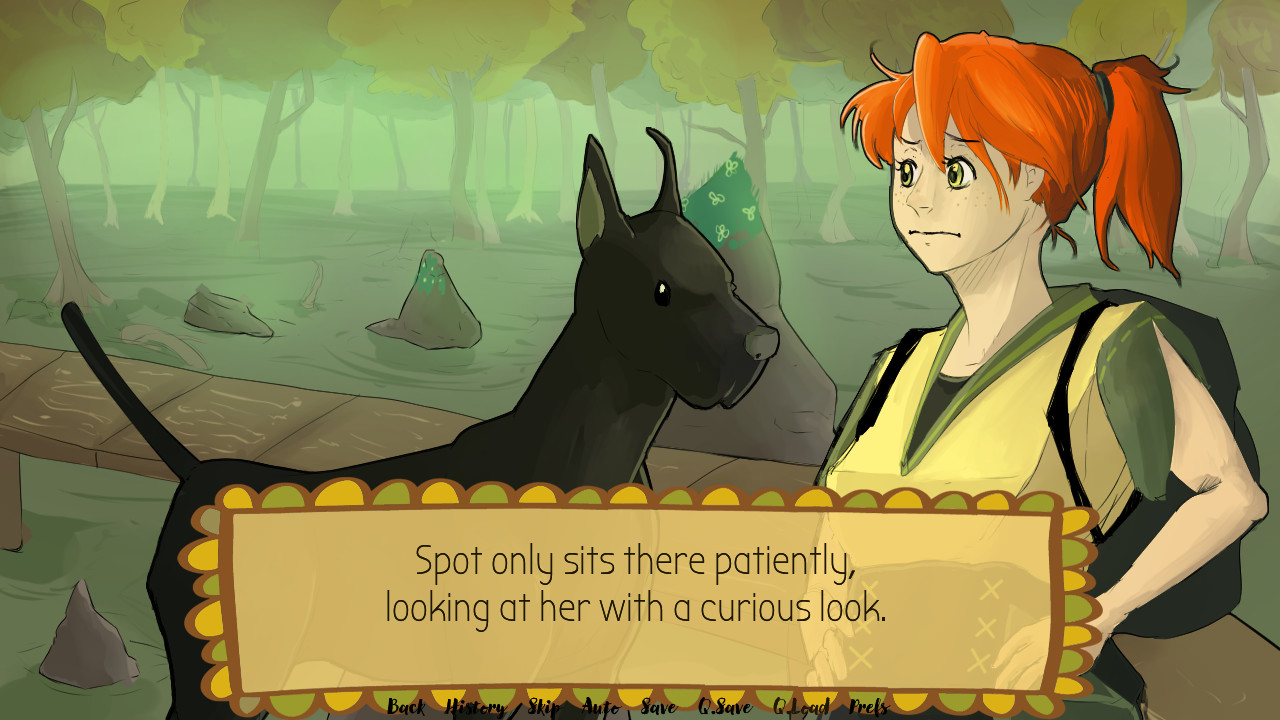Click the dialogue box to advance the story
This screenshot has width=1280, height=720.
640,585
